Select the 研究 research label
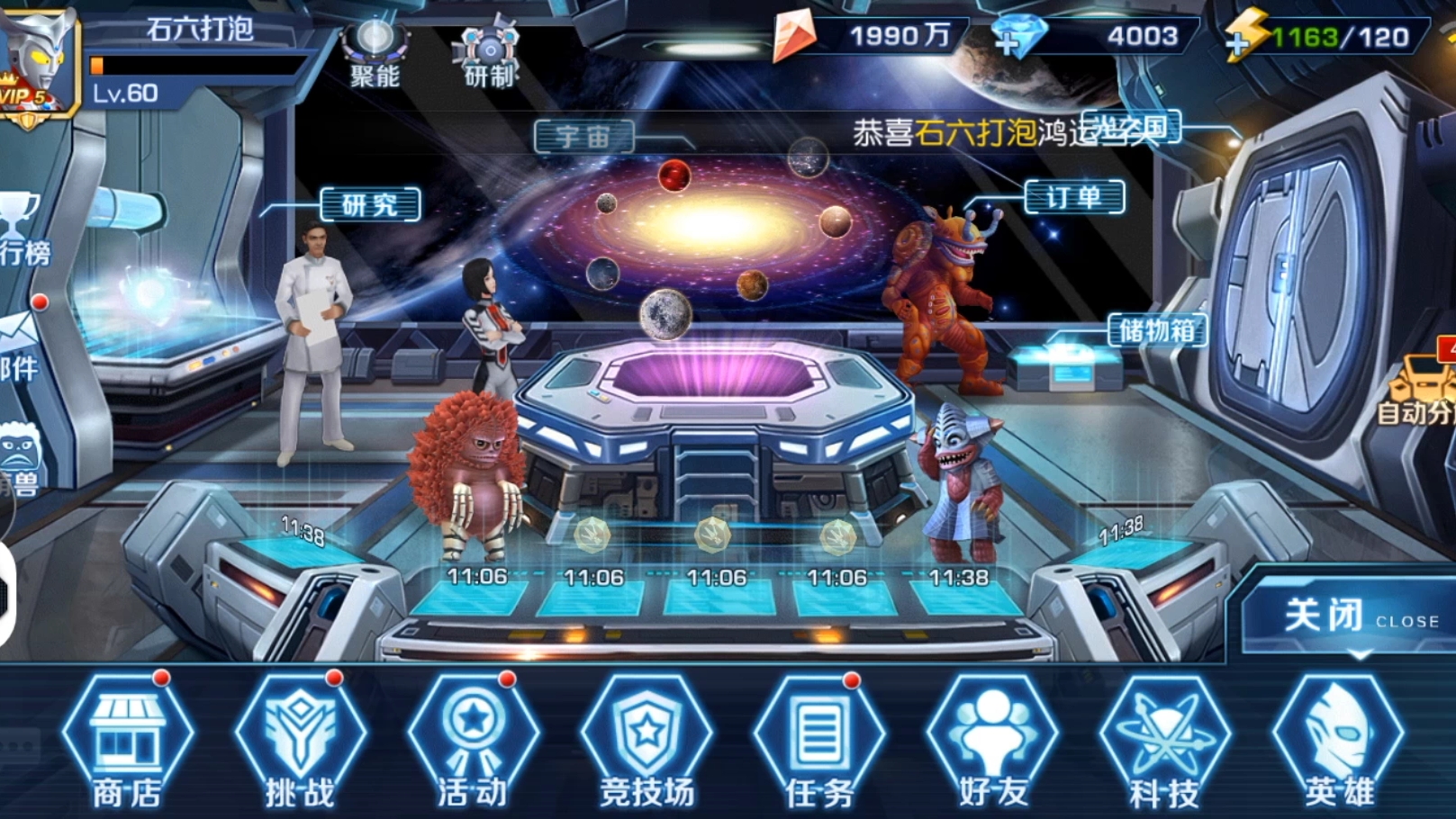This screenshot has height=819, width=1456. click(x=370, y=205)
